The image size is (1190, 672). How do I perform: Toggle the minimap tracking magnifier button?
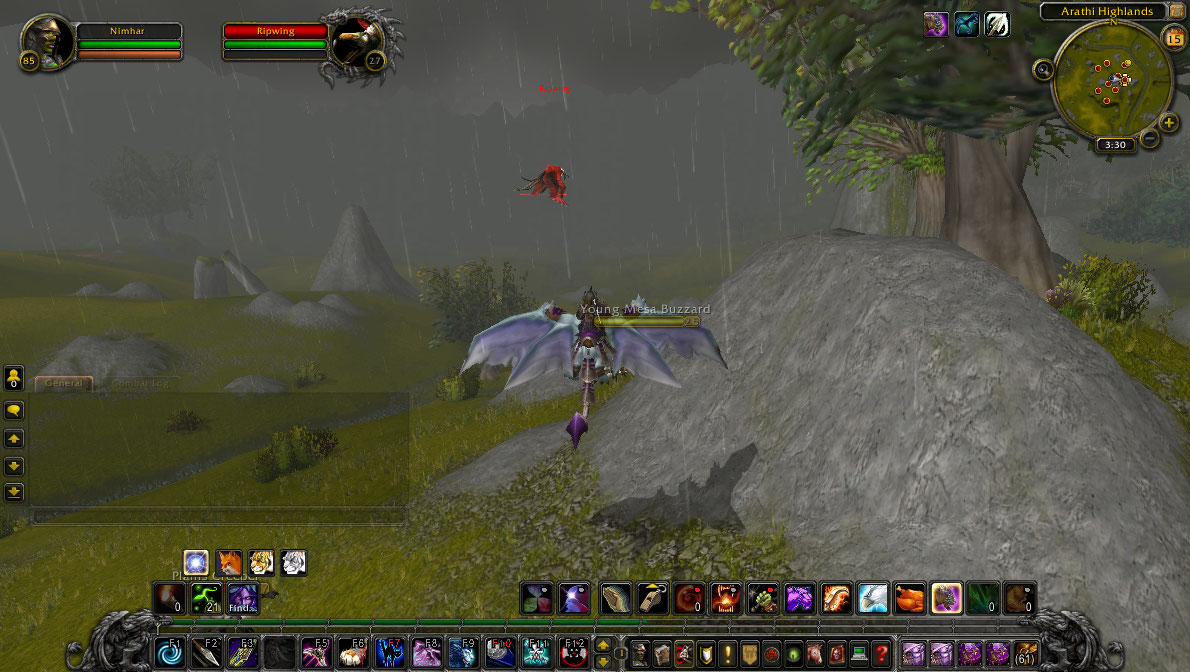point(1044,70)
